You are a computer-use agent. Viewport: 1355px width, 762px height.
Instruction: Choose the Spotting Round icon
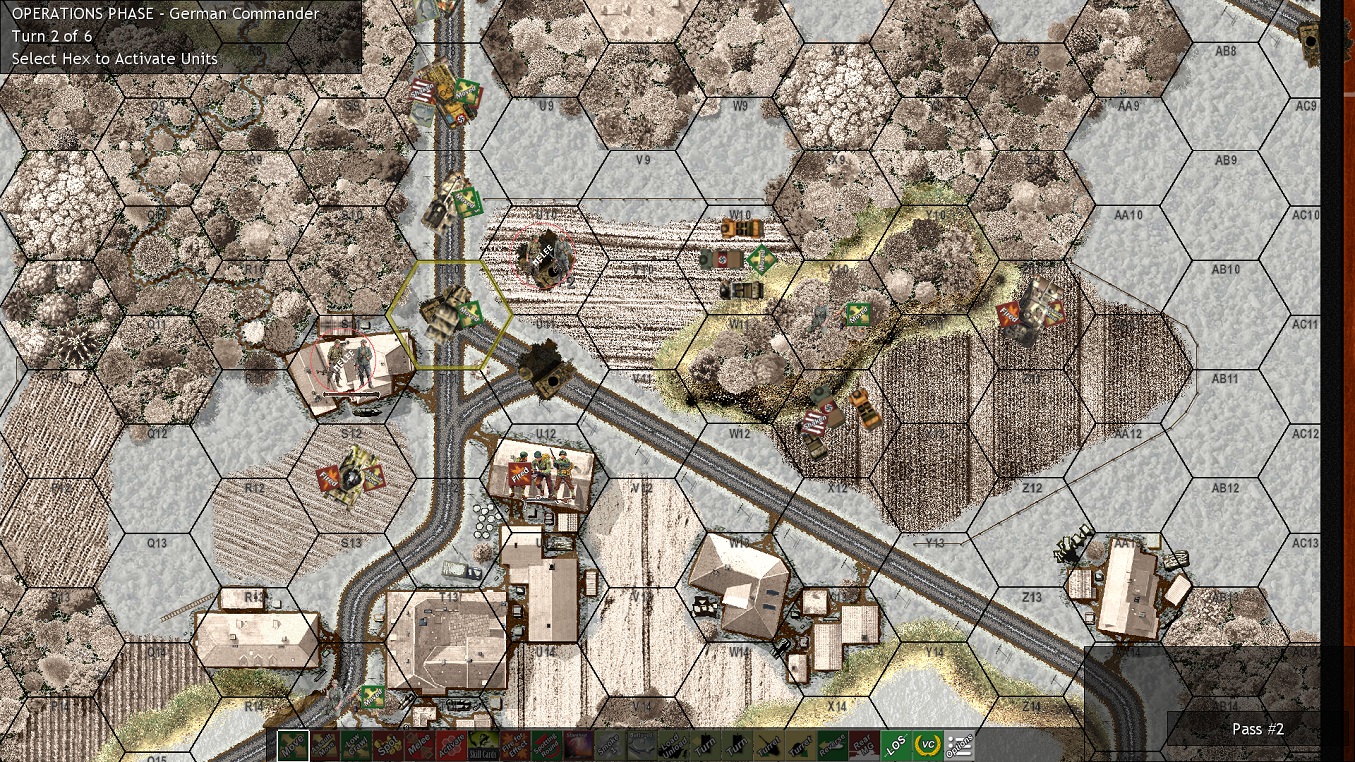pos(546,746)
